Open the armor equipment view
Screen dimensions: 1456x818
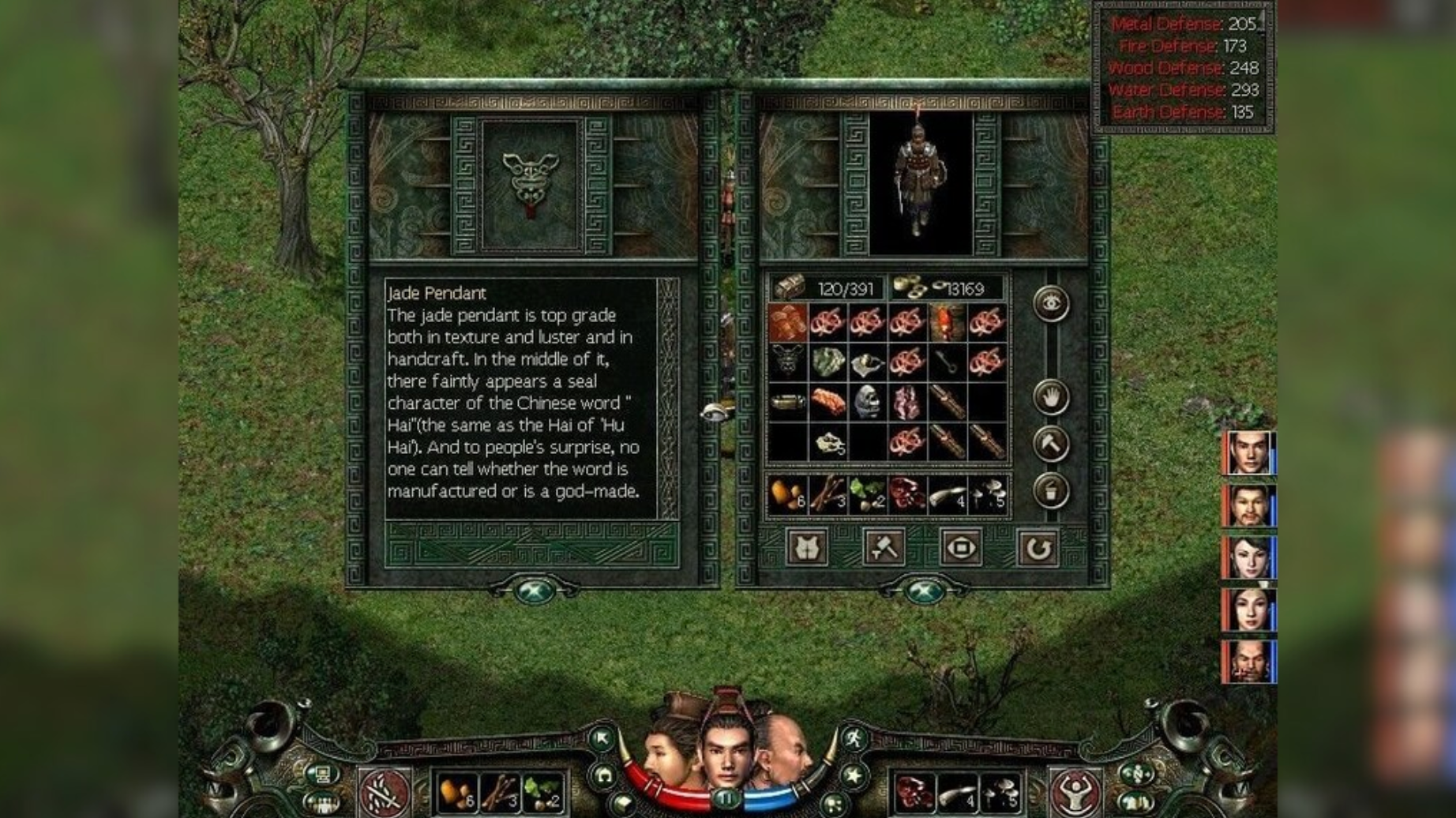click(x=806, y=547)
